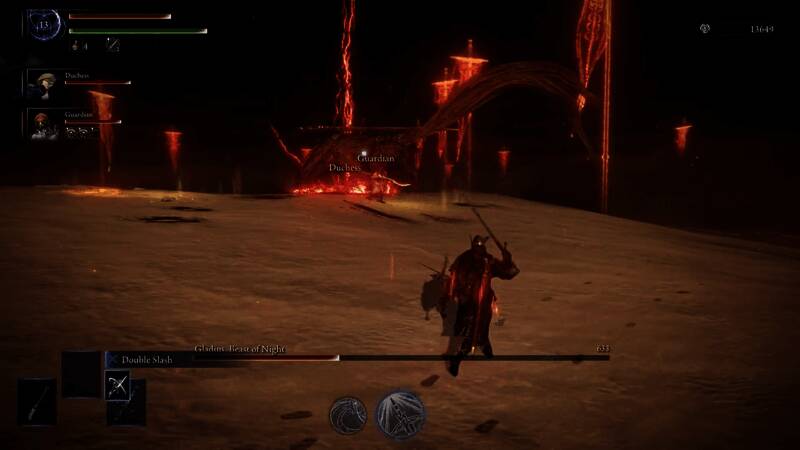The height and width of the screenshot is (450, 800).
Task: Select the Guardian party portrait
Action: click(43, 122)
